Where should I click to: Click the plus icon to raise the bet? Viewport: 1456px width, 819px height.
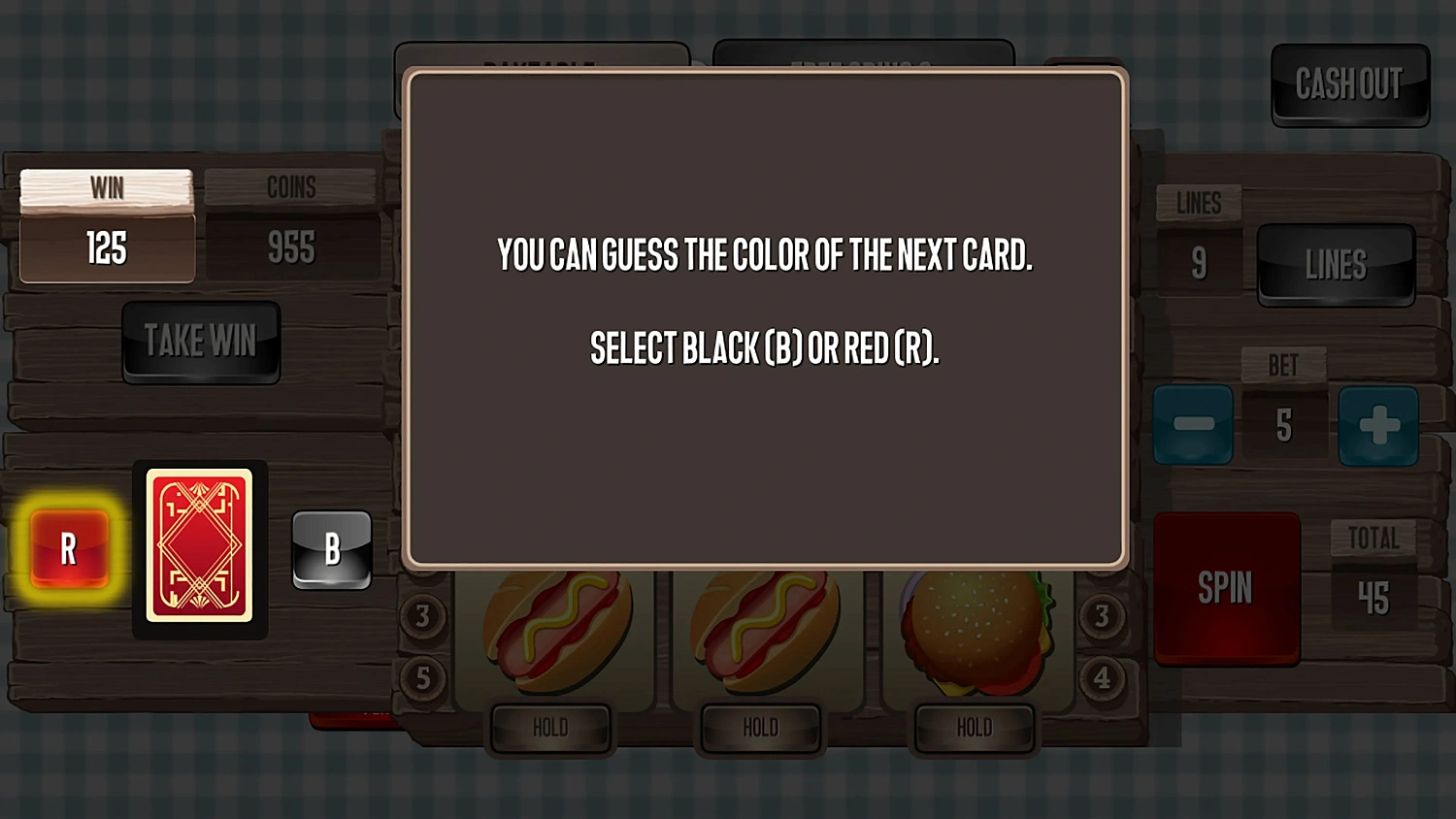pyautogui.click(x=1379, y=424)
